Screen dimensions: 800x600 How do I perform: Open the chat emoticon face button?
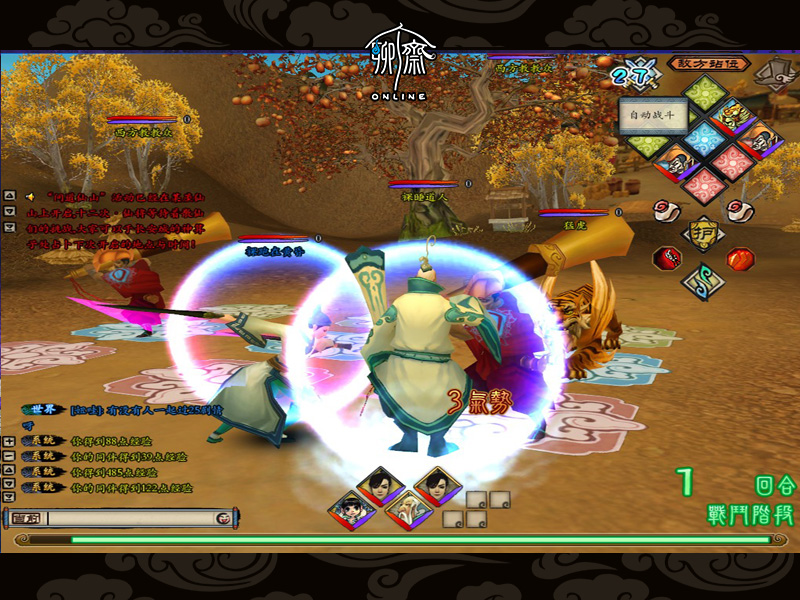(223, 519)
